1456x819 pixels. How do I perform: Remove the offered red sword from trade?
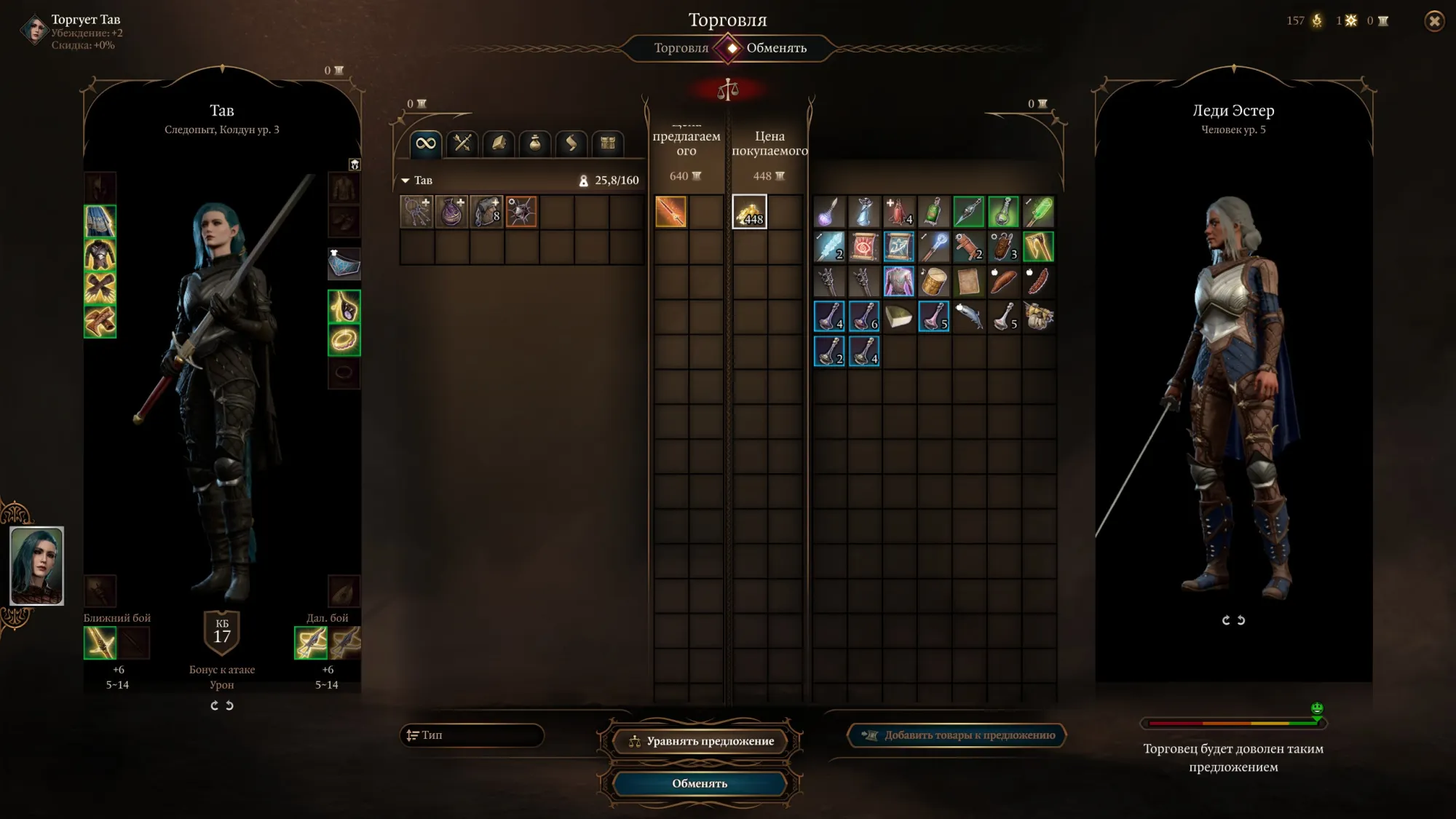click(670, 212)
